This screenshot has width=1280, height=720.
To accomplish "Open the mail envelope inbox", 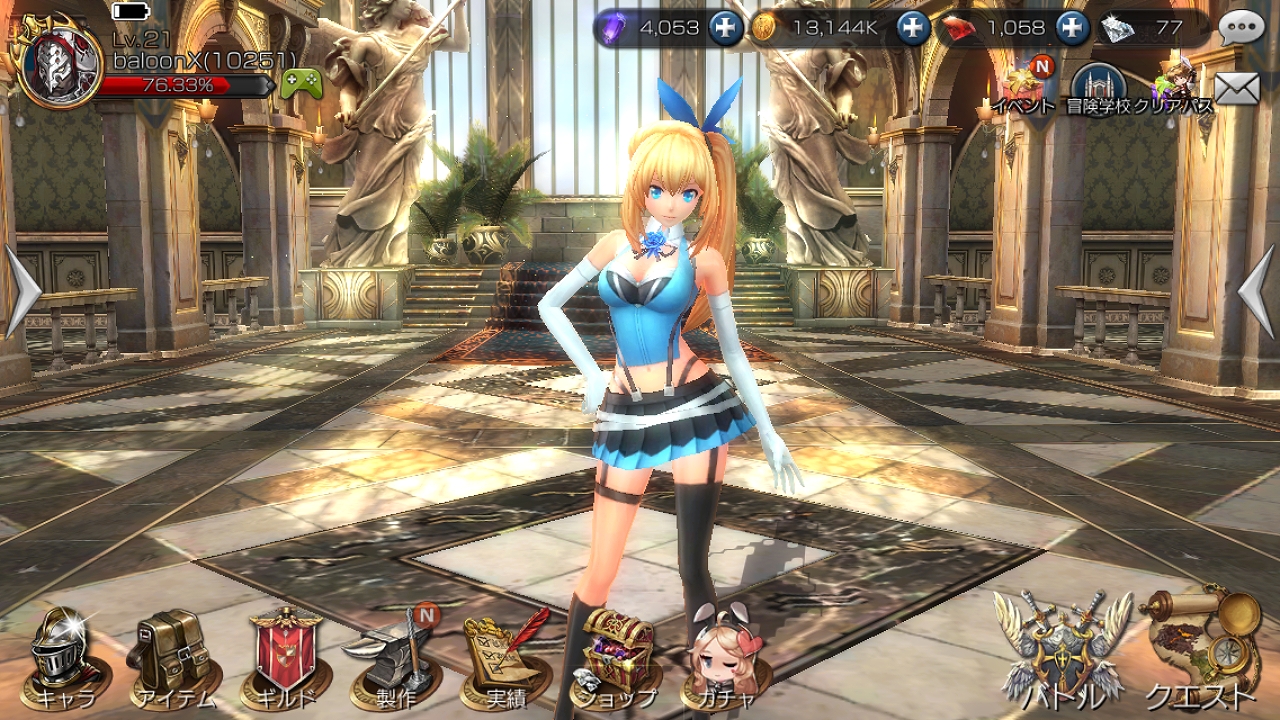I will click(x=1237, y=88).
